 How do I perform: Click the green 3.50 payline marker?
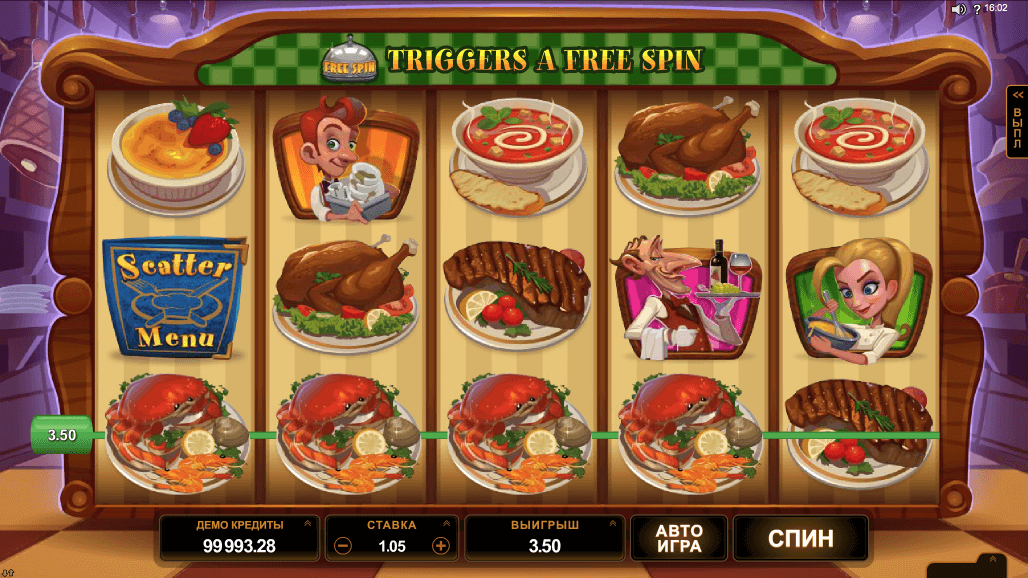62,435
